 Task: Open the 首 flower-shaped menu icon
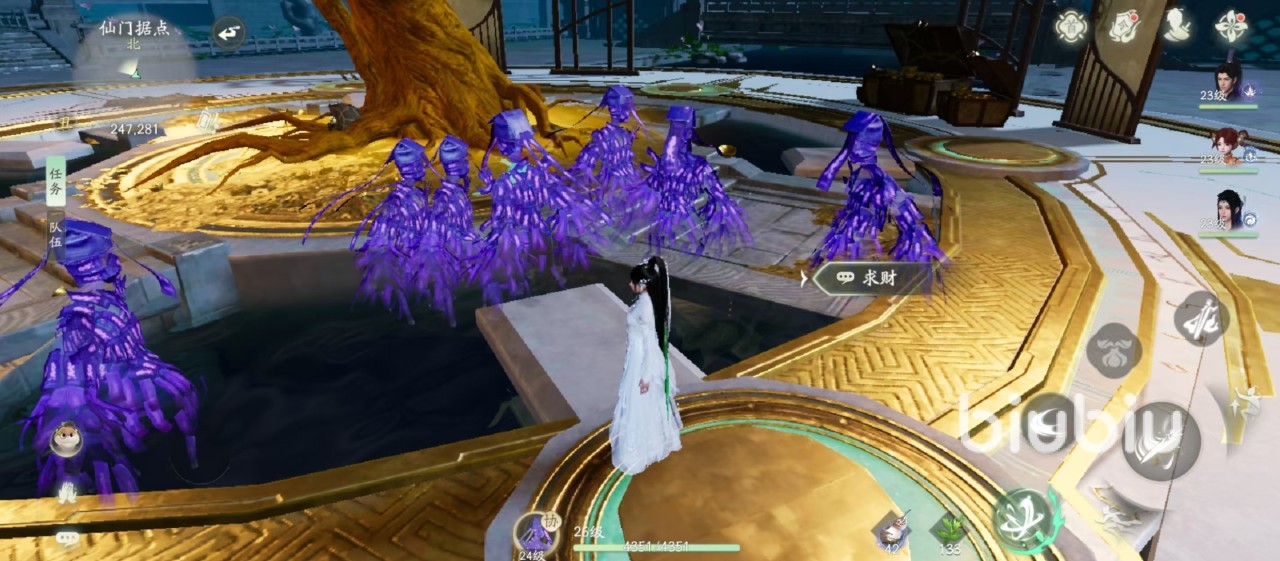pyautogui.click(x=1072, y=26)
